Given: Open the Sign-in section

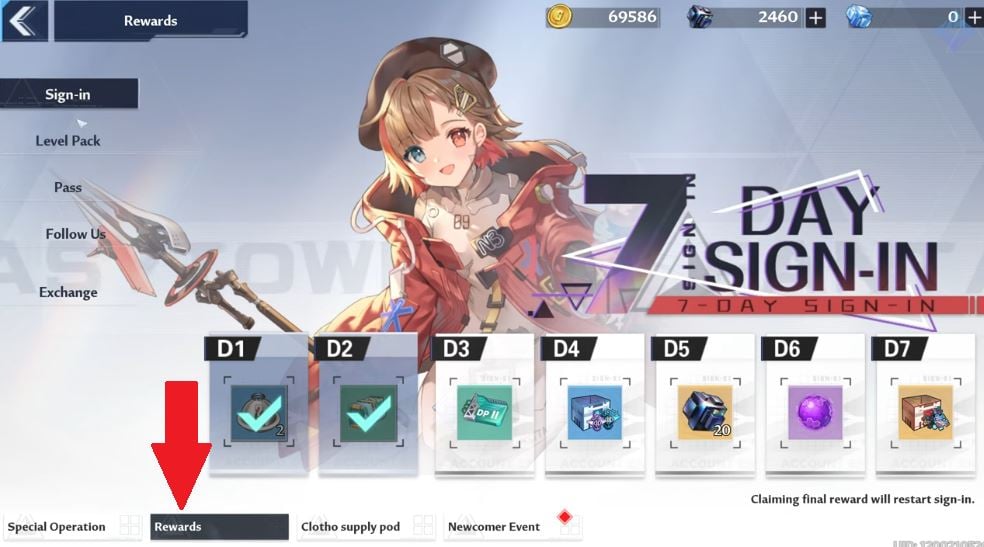Looking at the screenshot, I should (x=68, y=94).
